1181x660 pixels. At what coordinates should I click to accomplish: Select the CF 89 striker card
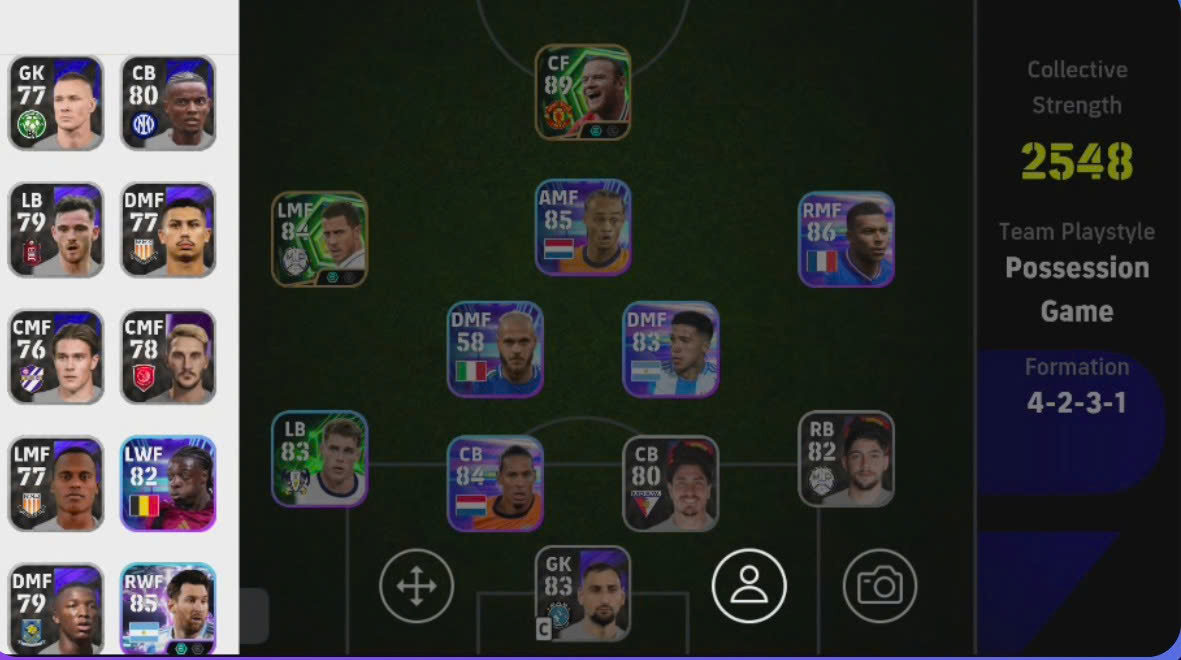point(583,92)
